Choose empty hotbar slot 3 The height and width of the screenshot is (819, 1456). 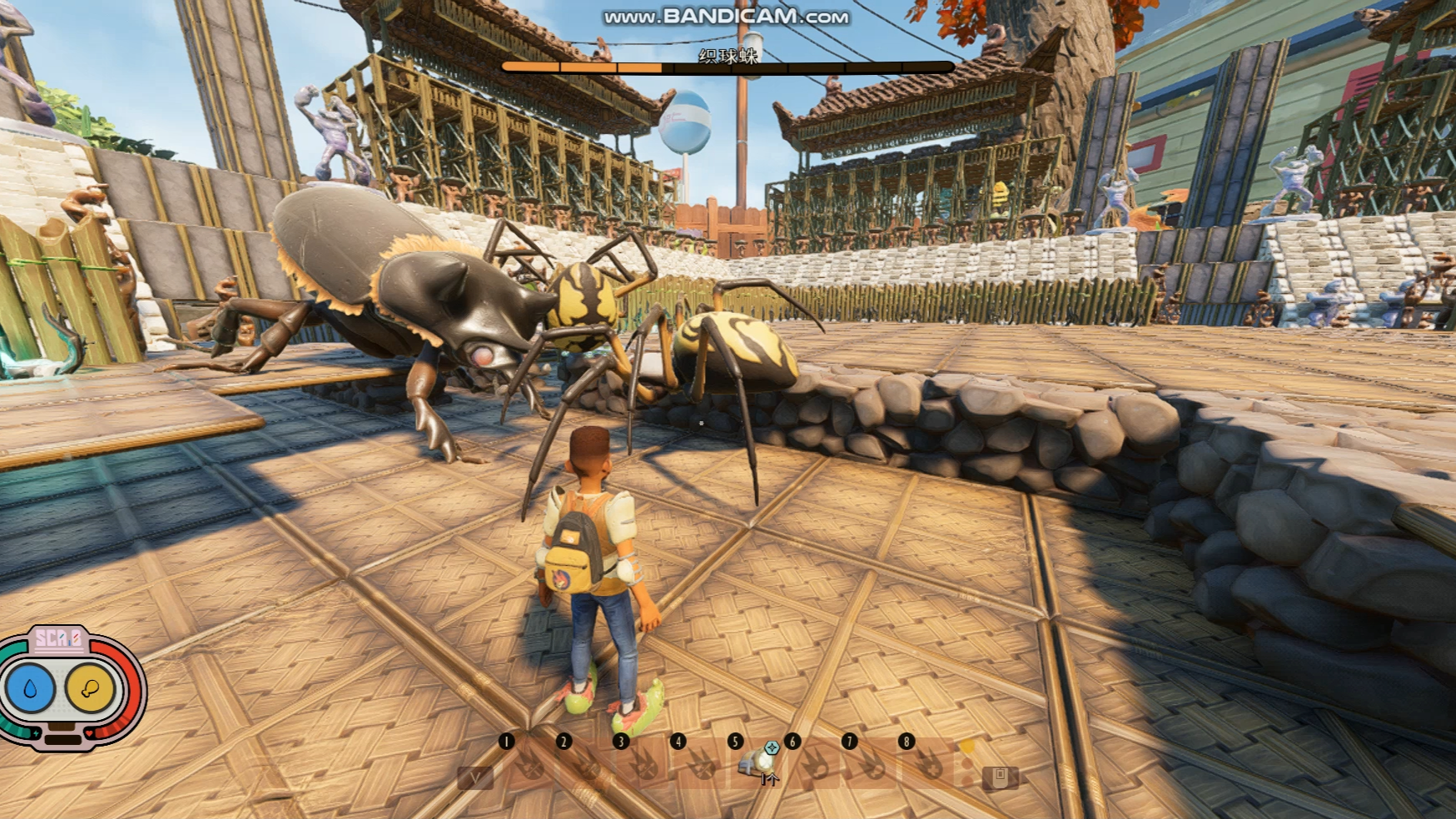point(644,765)
